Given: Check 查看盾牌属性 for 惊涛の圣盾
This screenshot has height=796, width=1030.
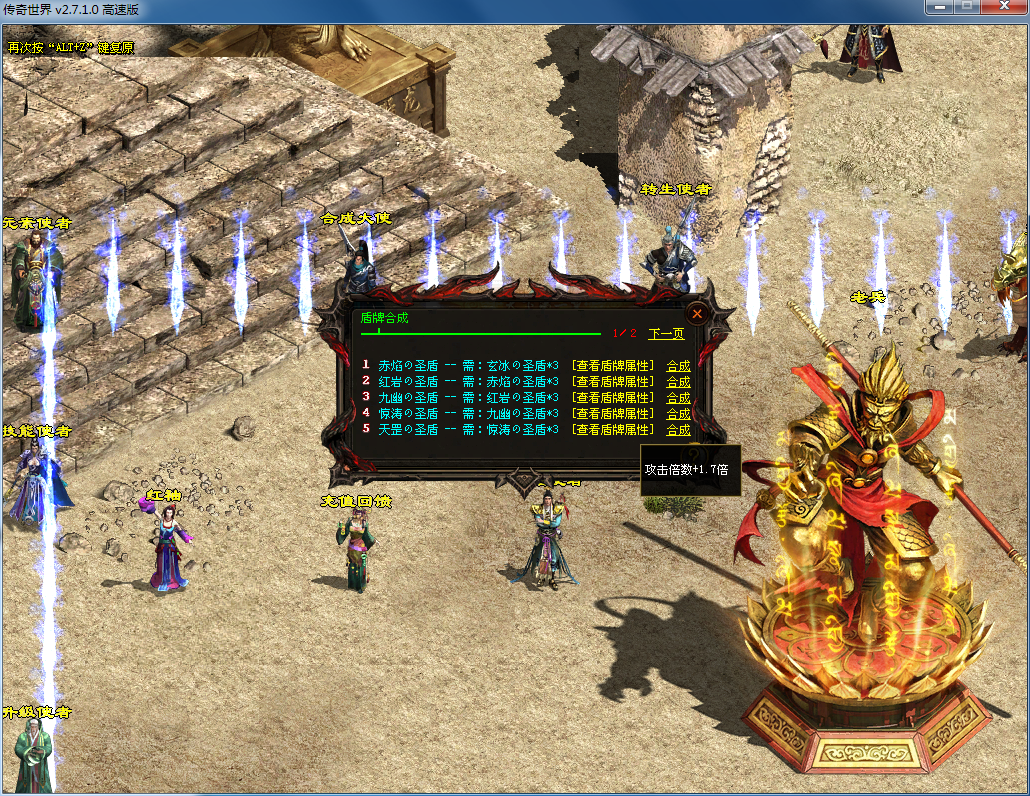Looking at the screenshot, I should 613,414.
